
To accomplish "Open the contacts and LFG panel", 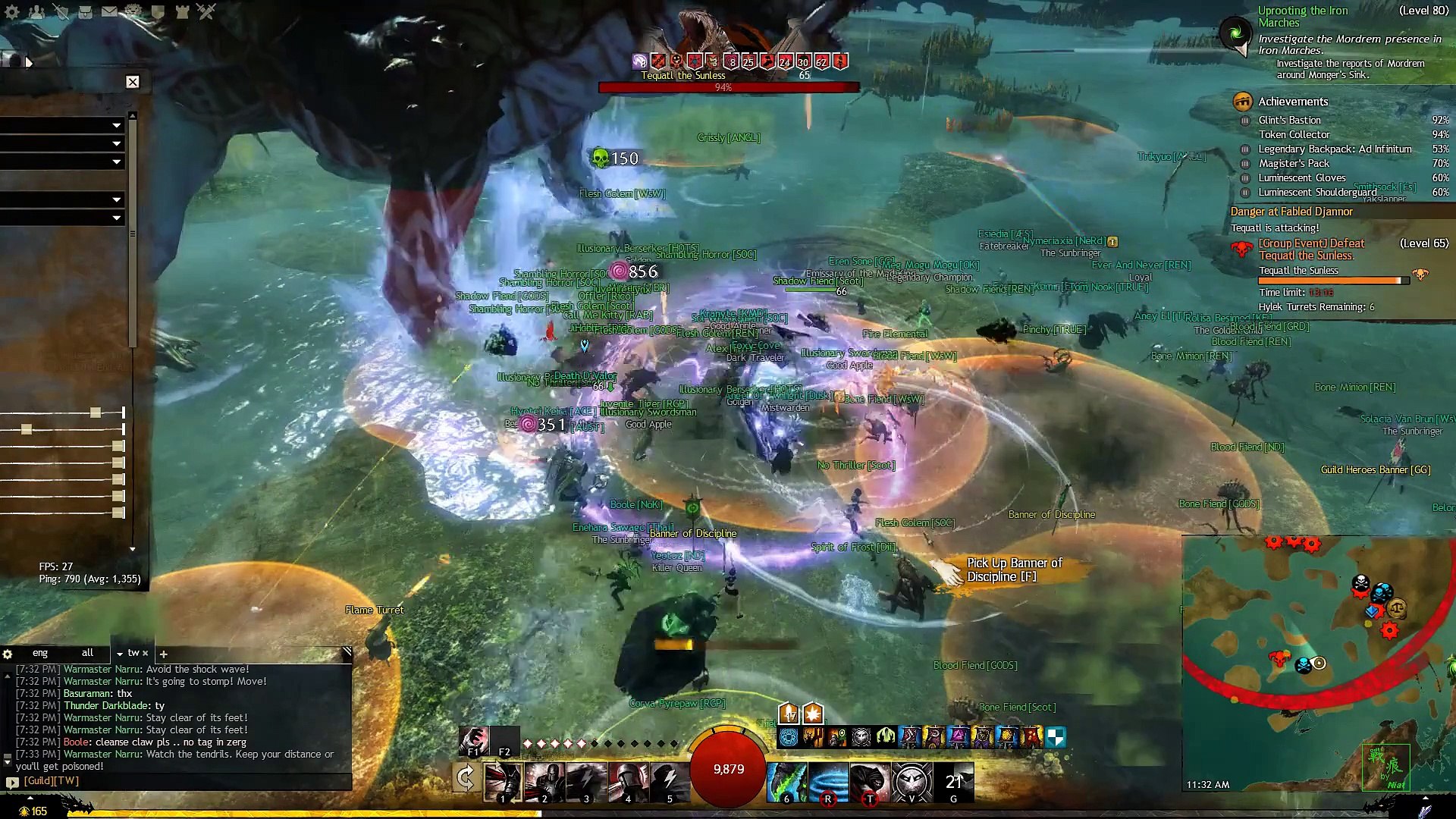I will (36, 11).
